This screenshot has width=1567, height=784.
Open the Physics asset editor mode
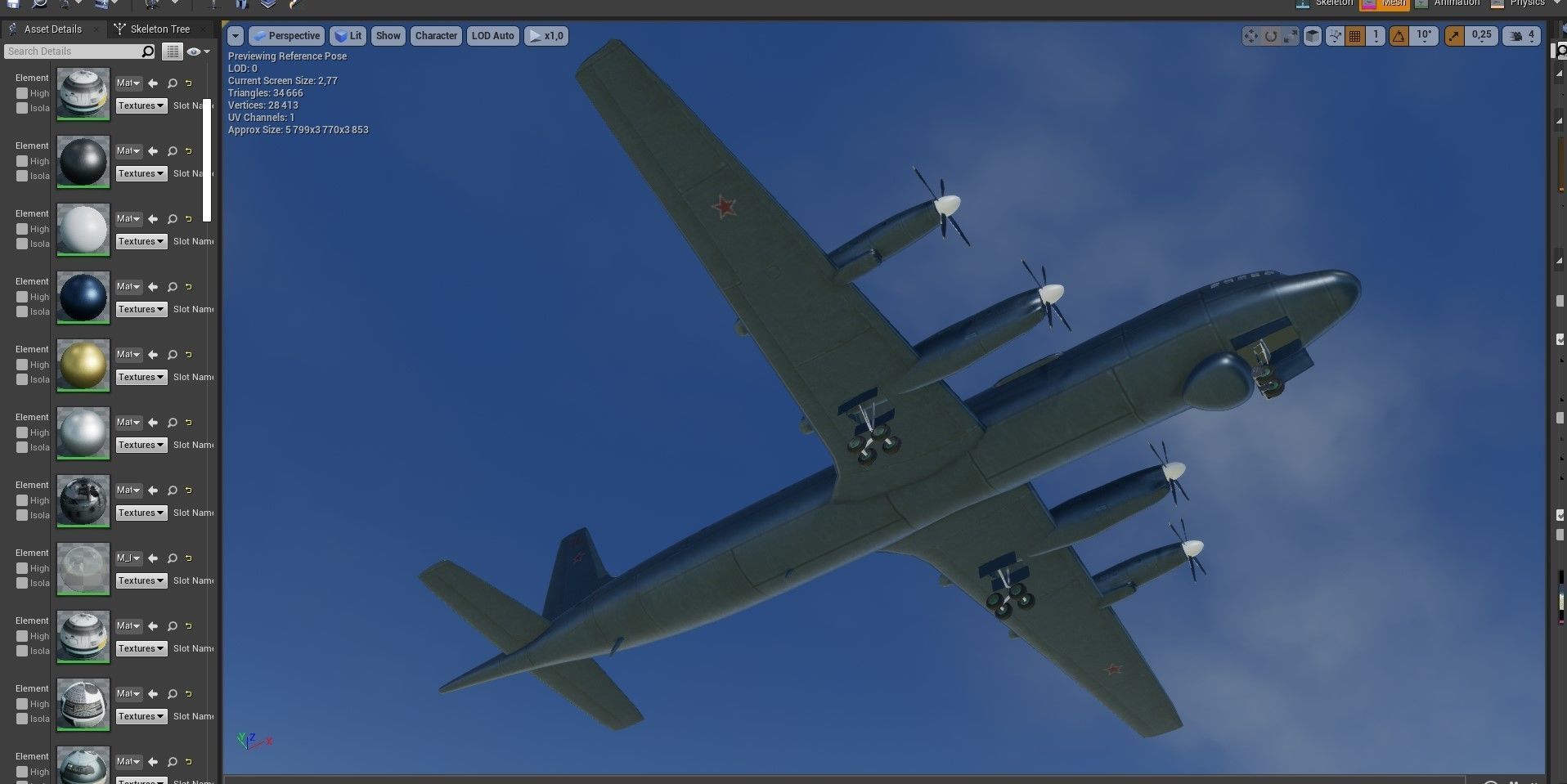1524,3
